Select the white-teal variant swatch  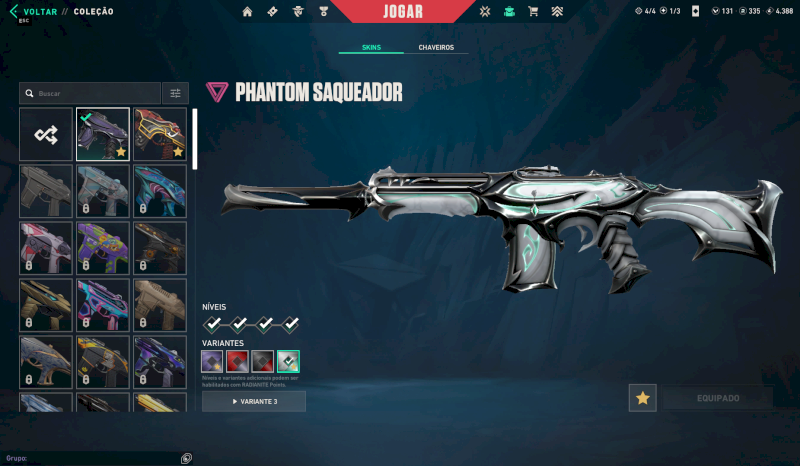click(x=288, y=361)
